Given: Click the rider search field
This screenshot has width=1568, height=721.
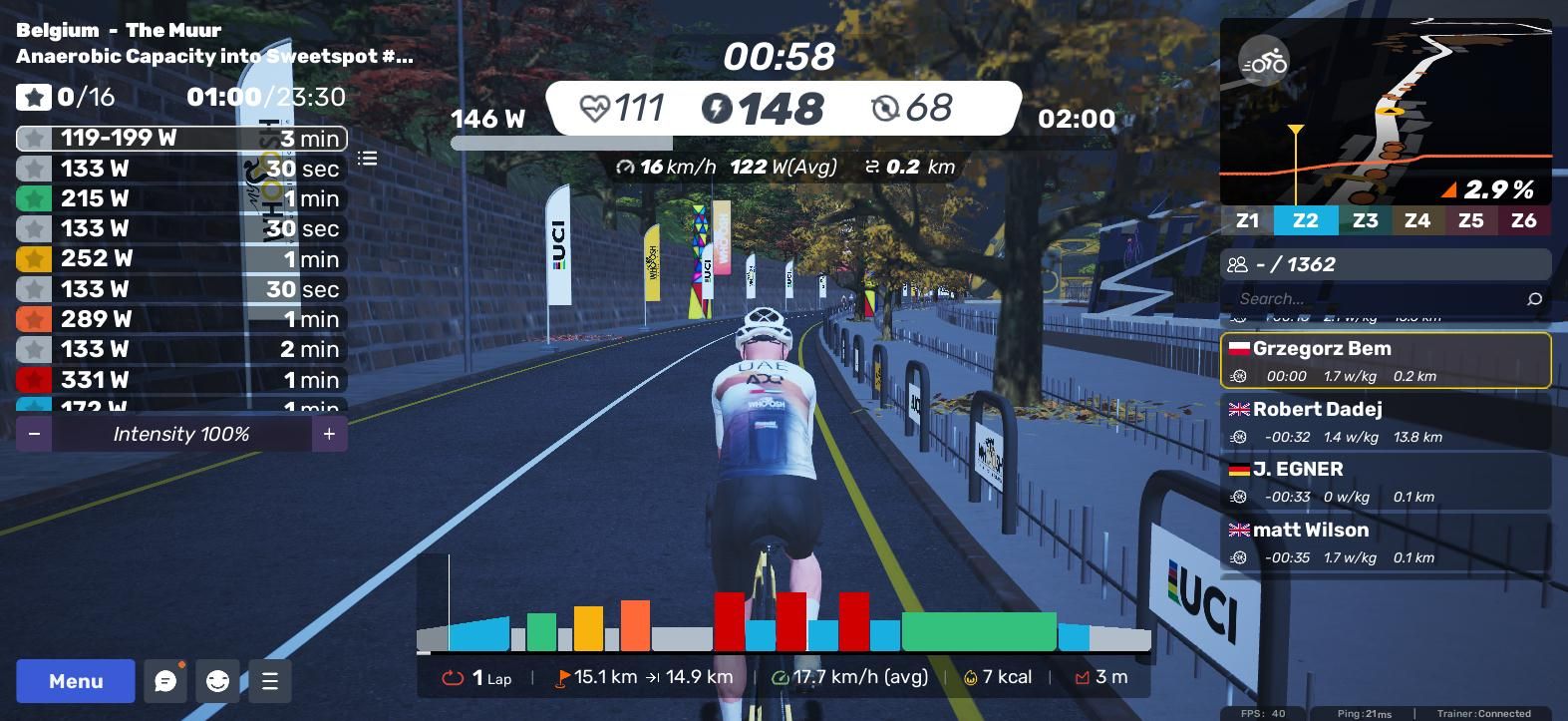Looking at the screenshot, I should click(x=1376, y=298).
